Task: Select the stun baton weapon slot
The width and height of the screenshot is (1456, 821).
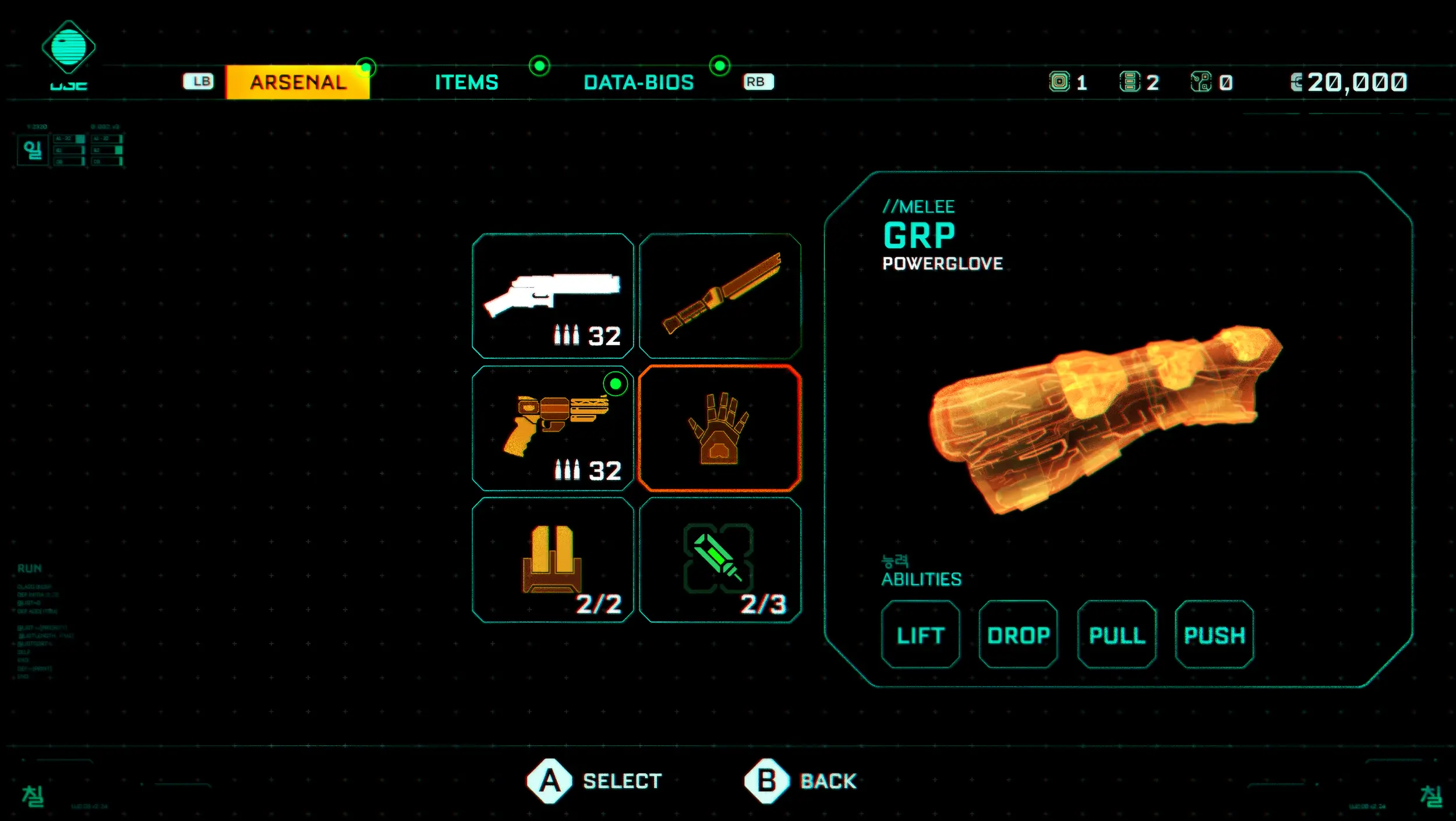Action: pos(720,296)
